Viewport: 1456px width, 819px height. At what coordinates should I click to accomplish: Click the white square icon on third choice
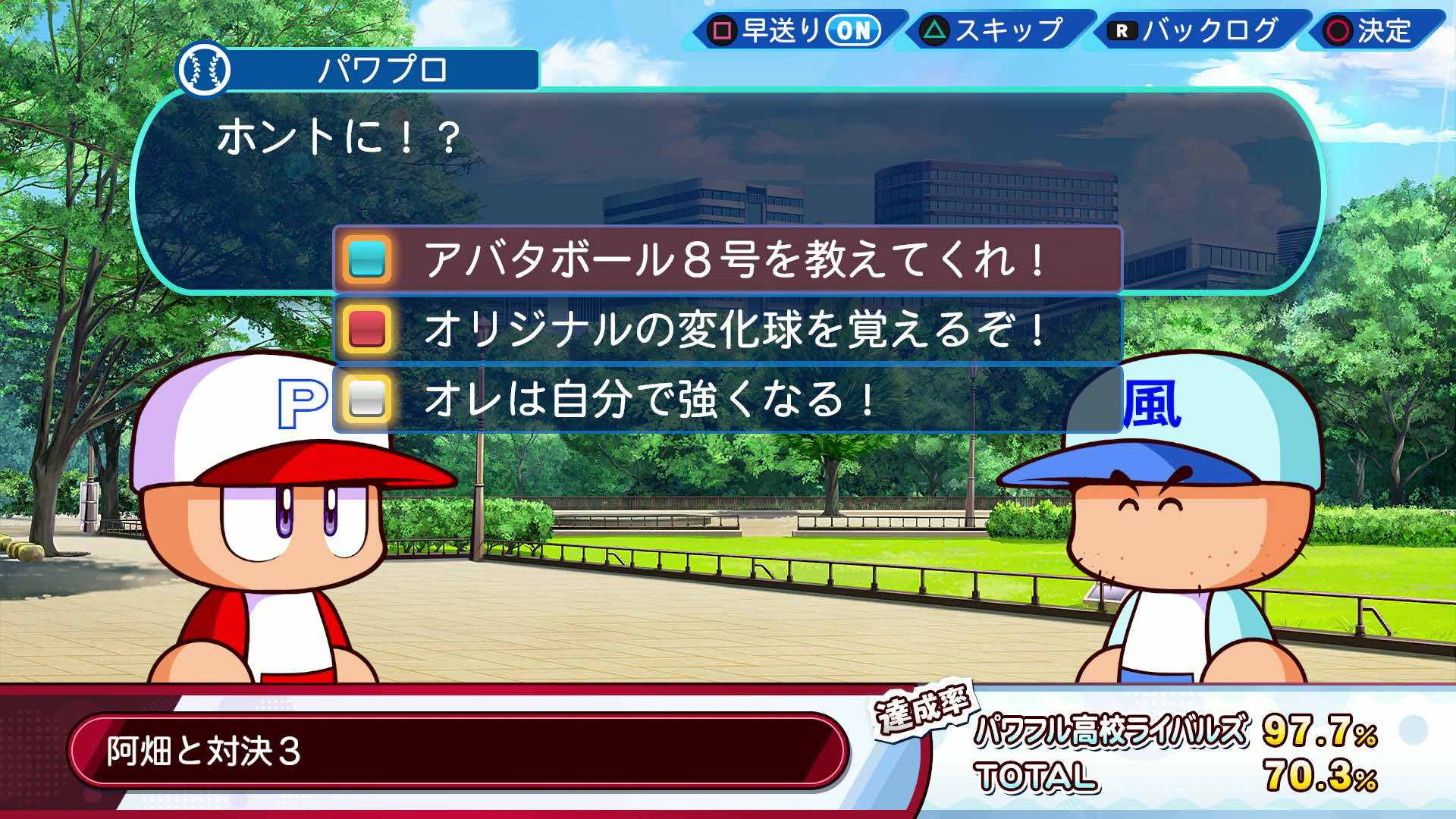click(369, 398)
